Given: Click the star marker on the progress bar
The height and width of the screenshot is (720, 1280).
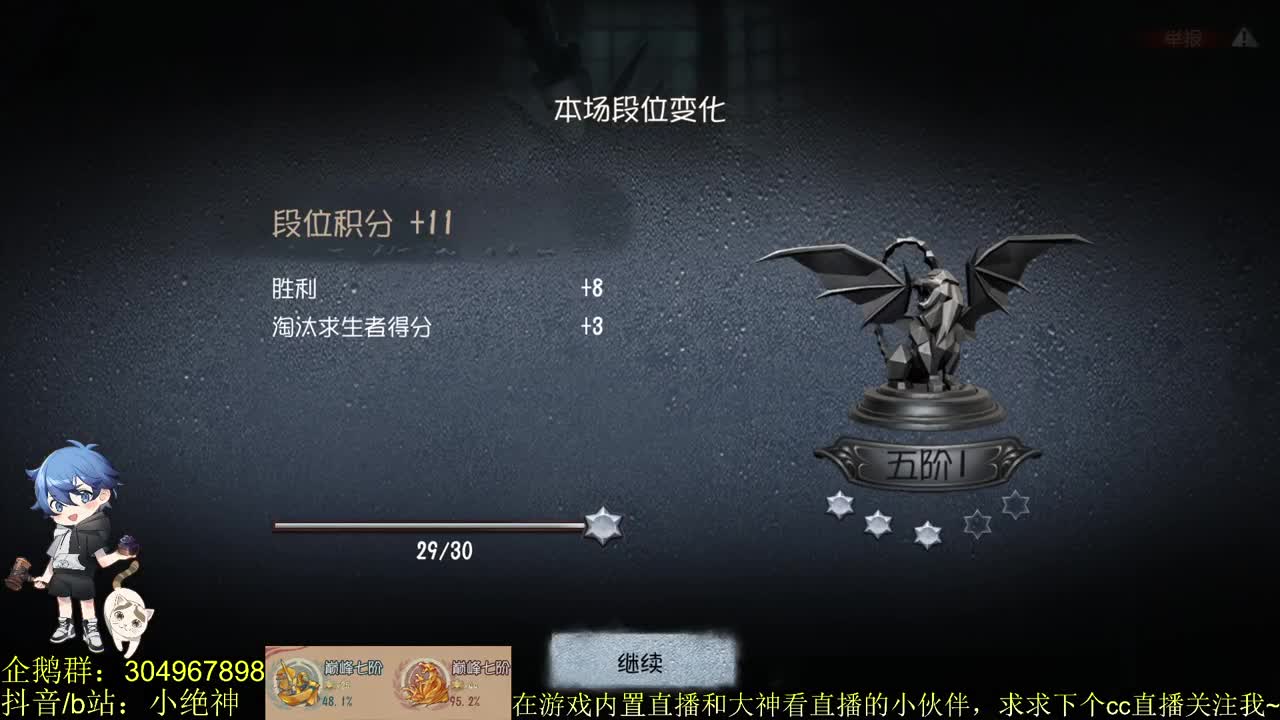Looking at the screenshot, I should 602,524.
